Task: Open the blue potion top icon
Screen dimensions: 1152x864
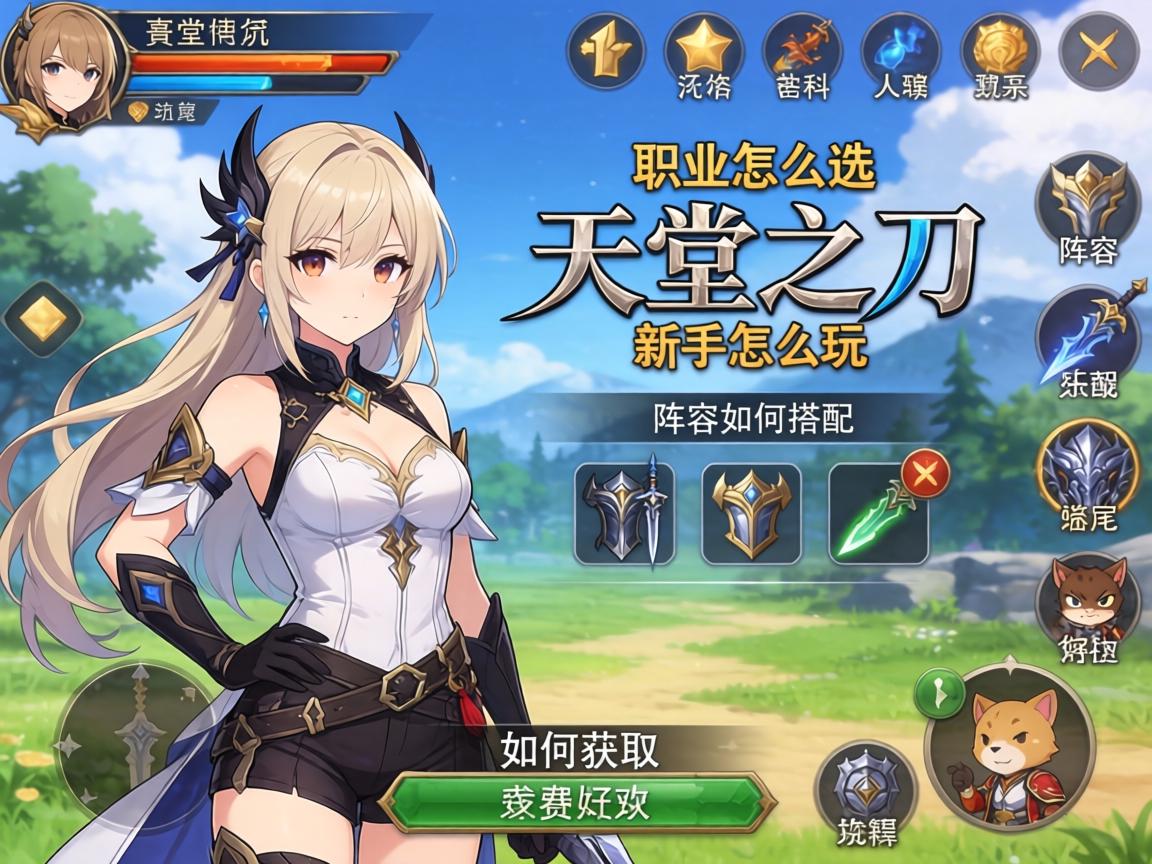Action: pos(899,48)
